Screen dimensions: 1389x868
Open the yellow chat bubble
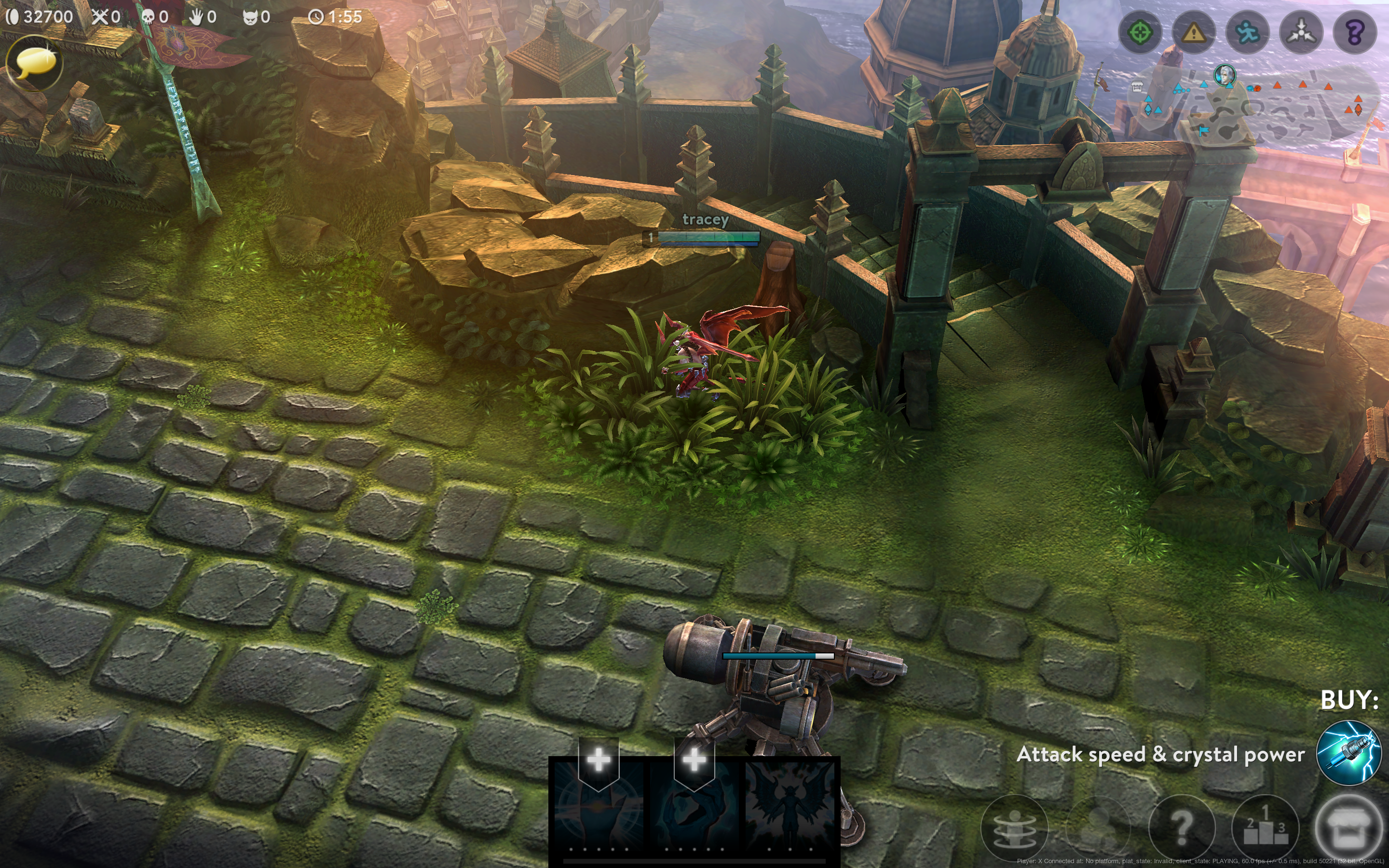[34, 62]
